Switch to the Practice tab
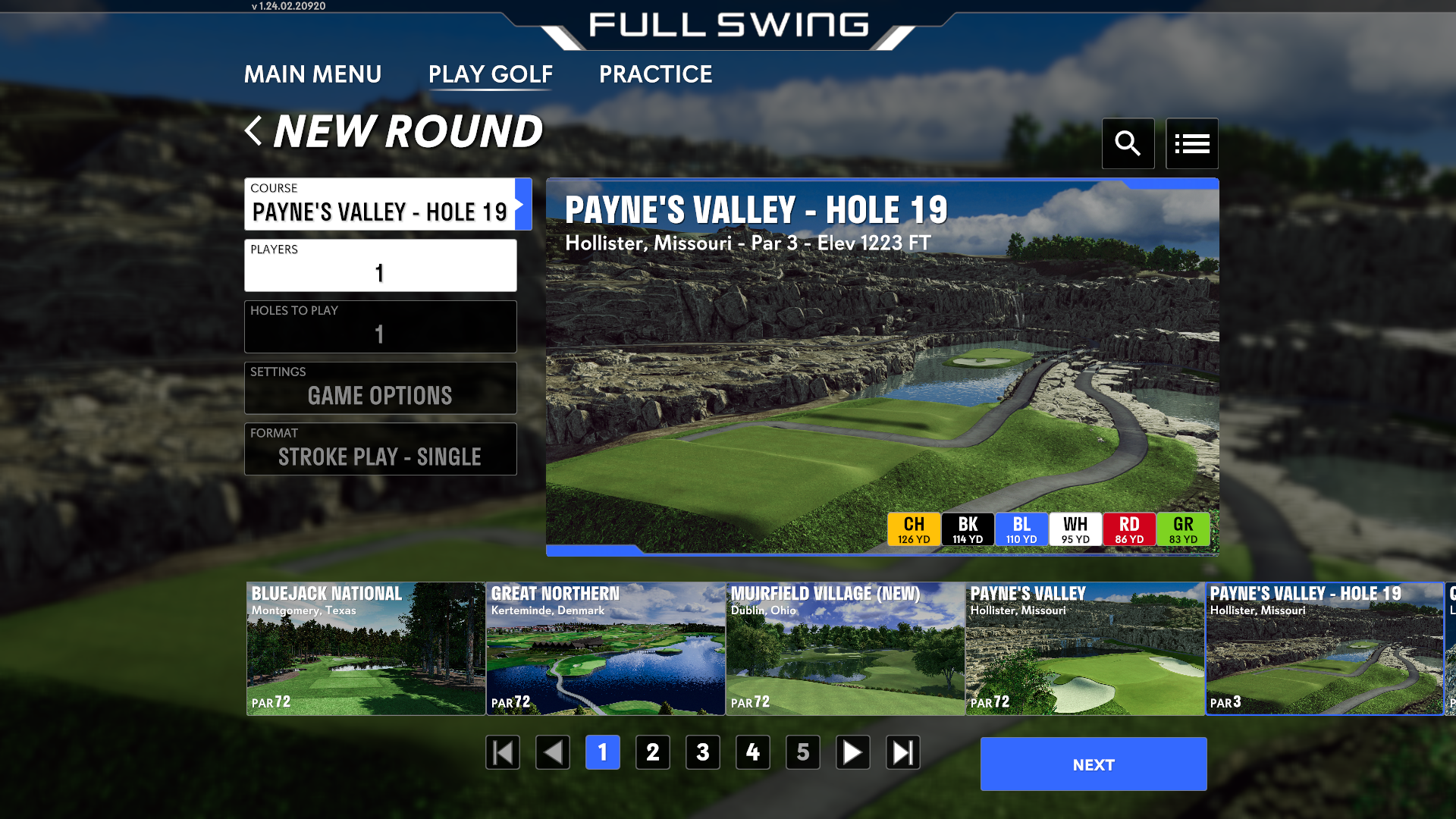Viewport: 1456px width, 819px height. [x=655, y=74]
